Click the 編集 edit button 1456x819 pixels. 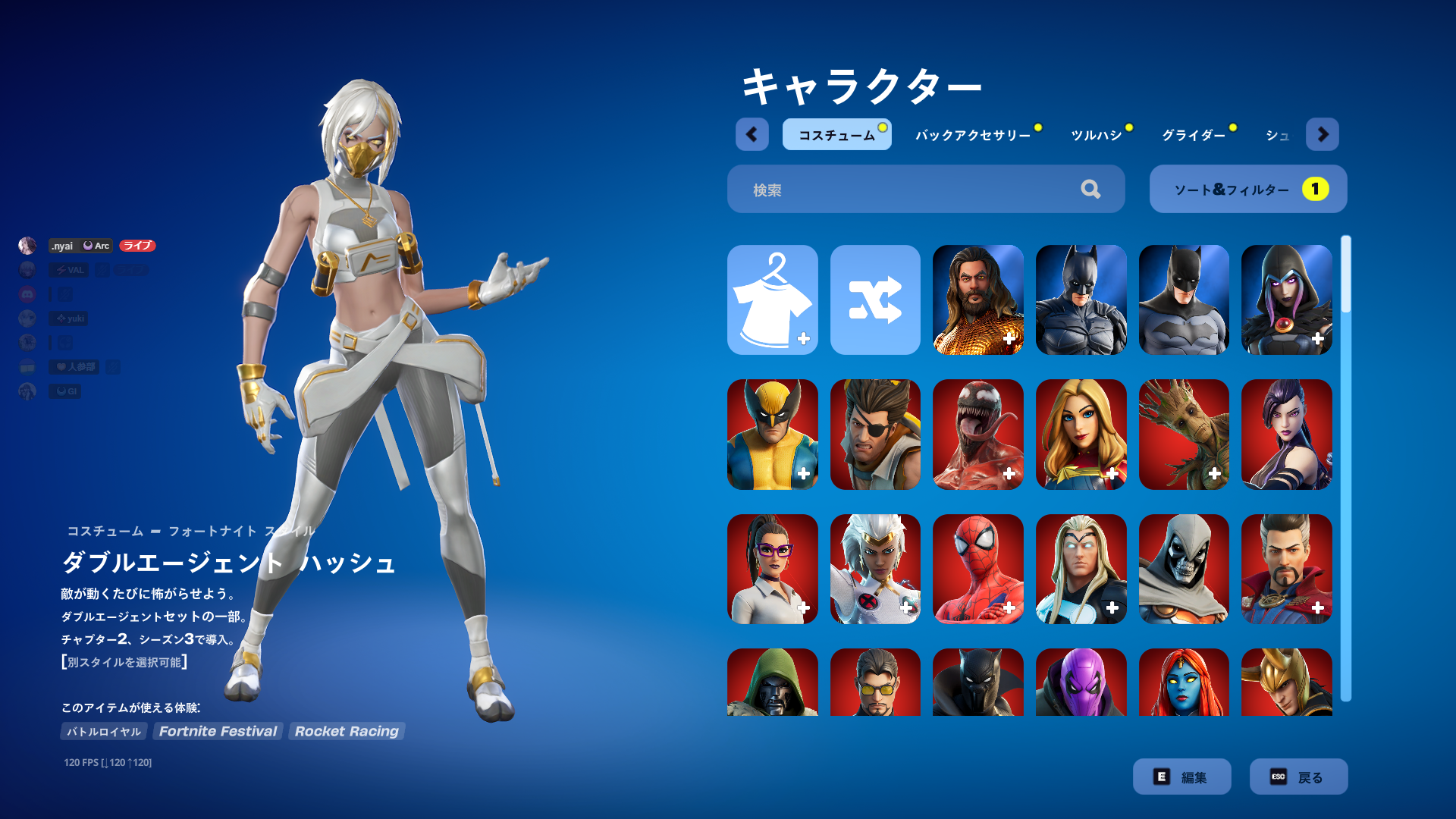1181,777
